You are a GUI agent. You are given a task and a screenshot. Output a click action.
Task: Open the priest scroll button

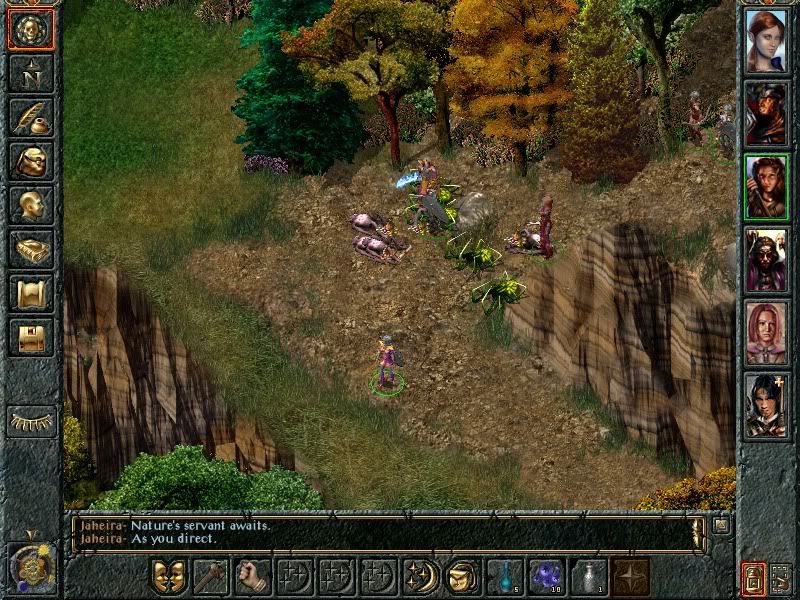tap(30, 292)
